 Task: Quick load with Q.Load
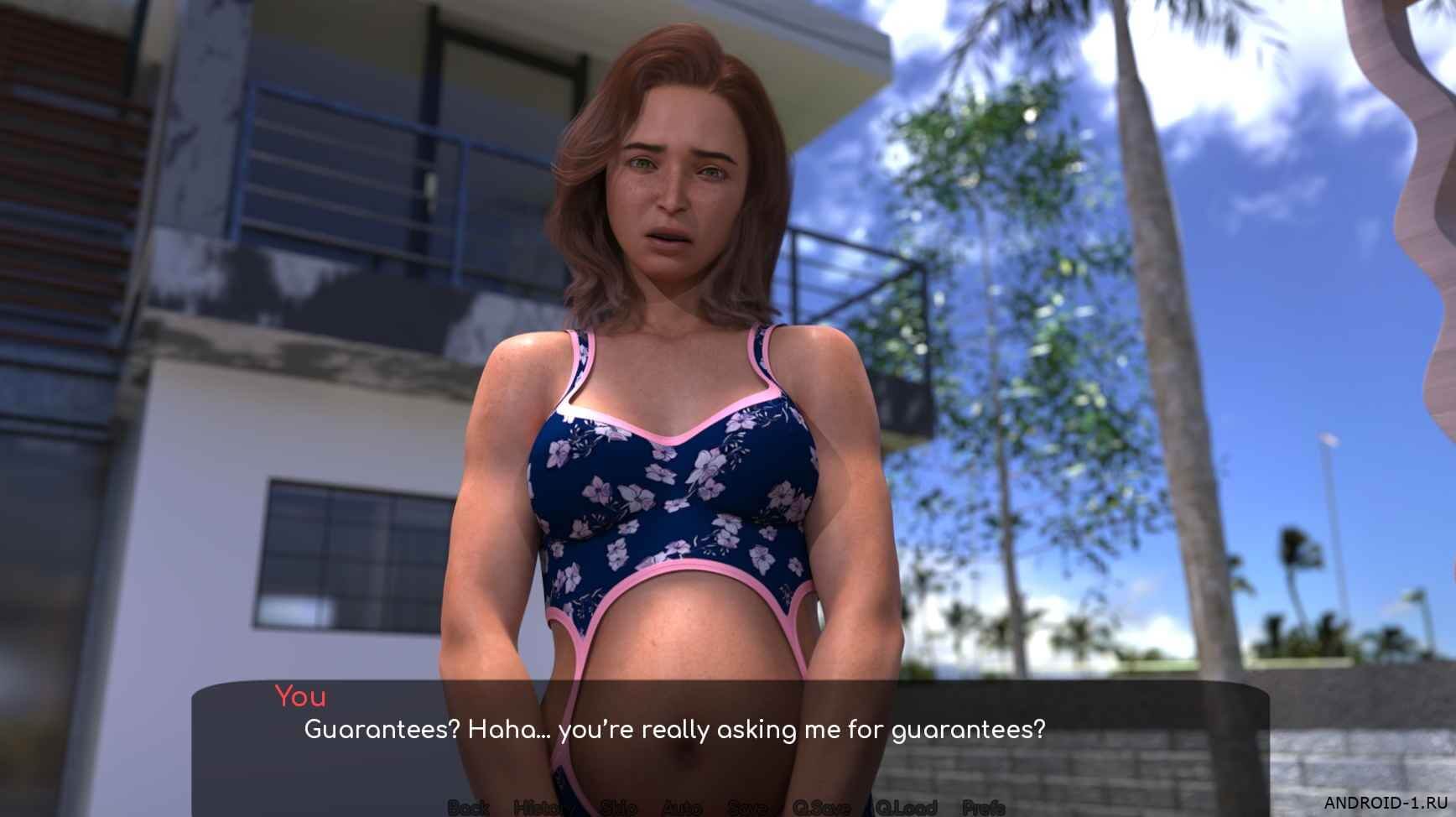907,808
